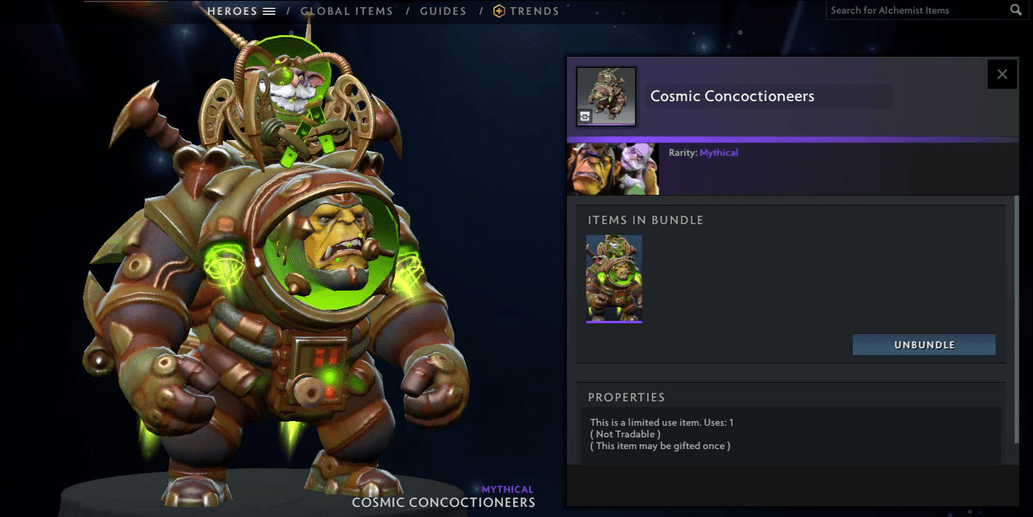Switch to Global Items tab
The height and width of the screenshot is (517, 1033).
tap(346, 11)
